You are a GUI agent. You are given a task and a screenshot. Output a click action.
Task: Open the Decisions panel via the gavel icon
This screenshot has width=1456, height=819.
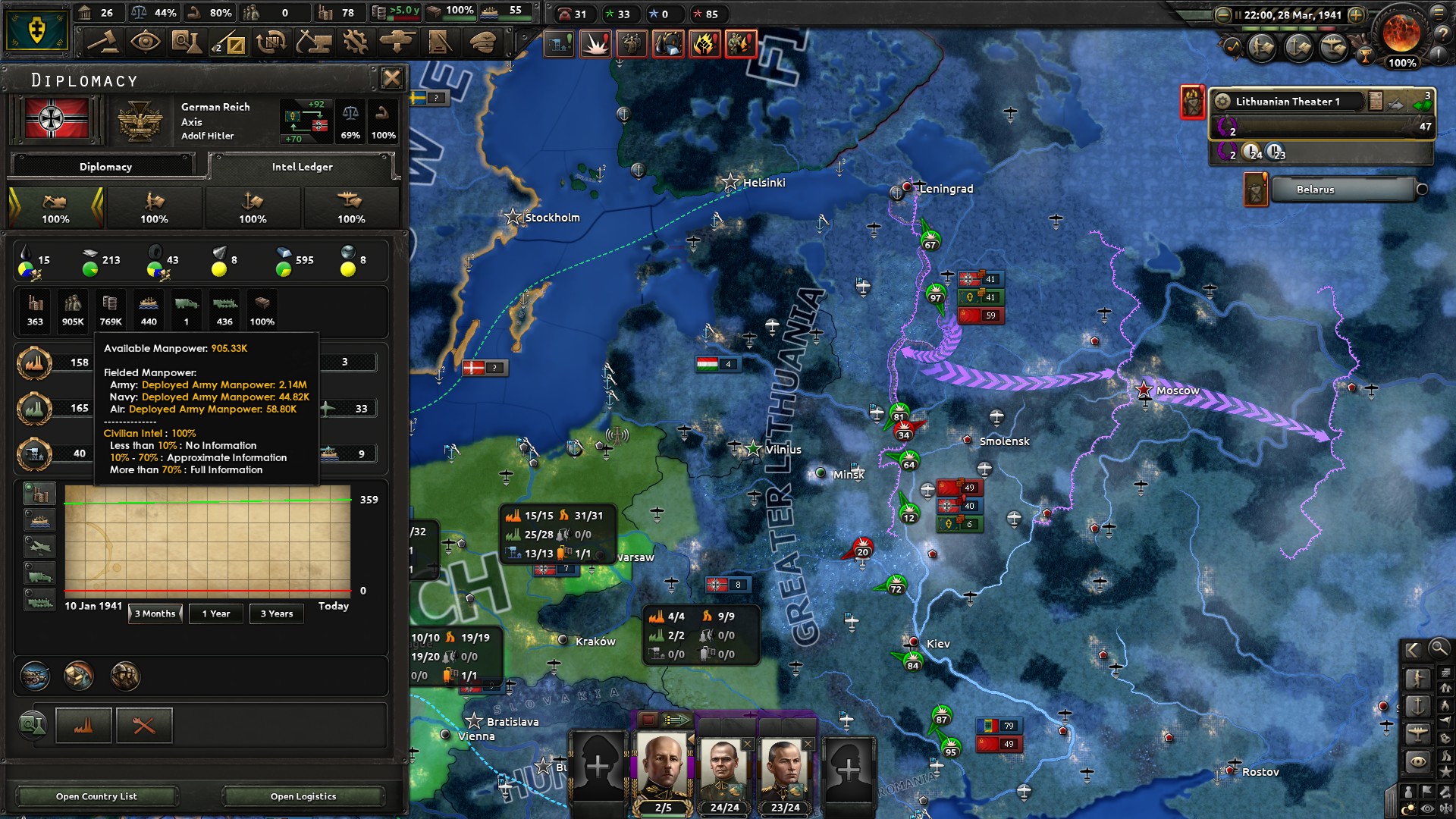[x=105, y=43]
